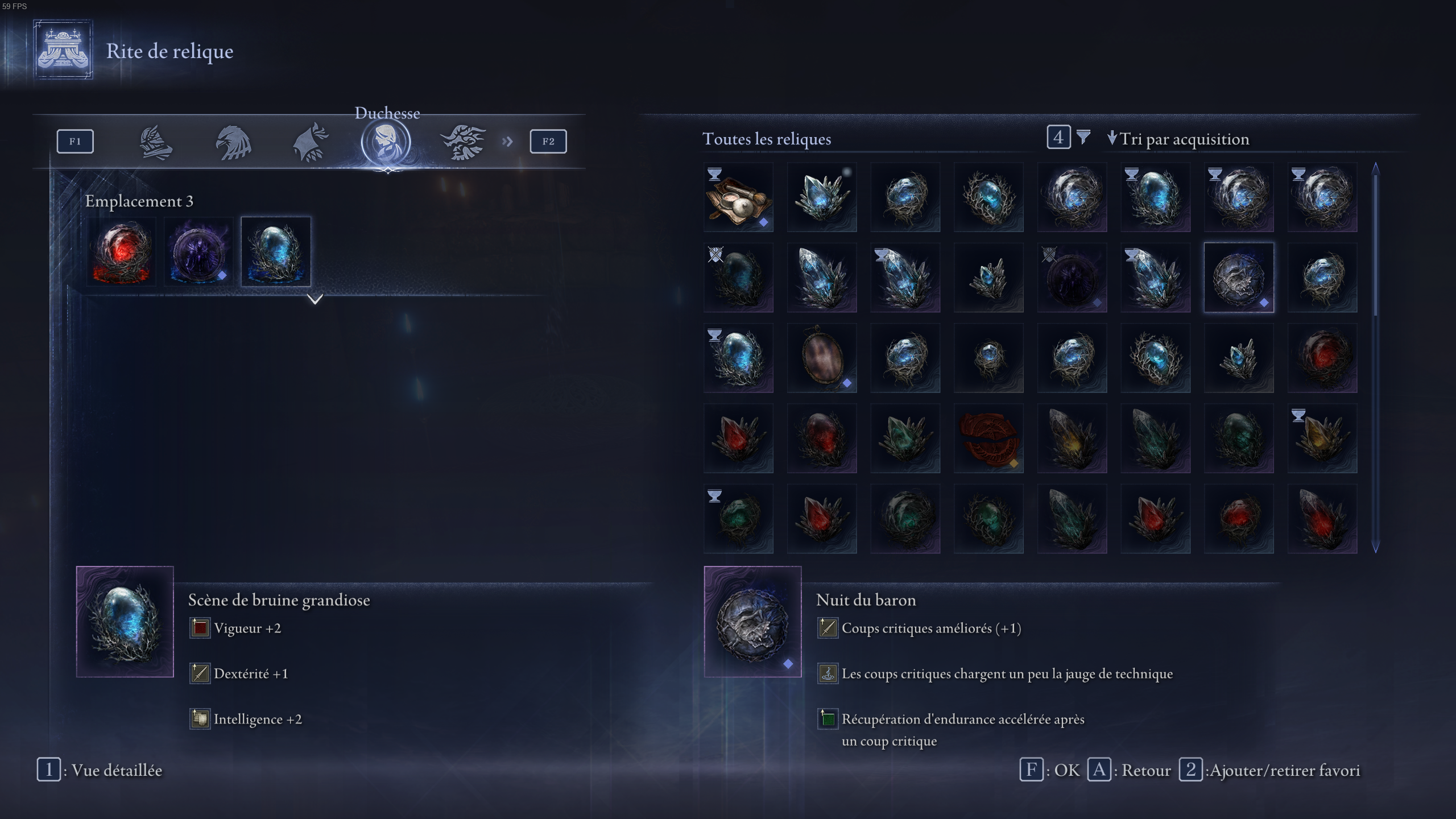
Task: Open the Rite de relique altar icon
Action: pyautogui.click(x=63, y=51)
